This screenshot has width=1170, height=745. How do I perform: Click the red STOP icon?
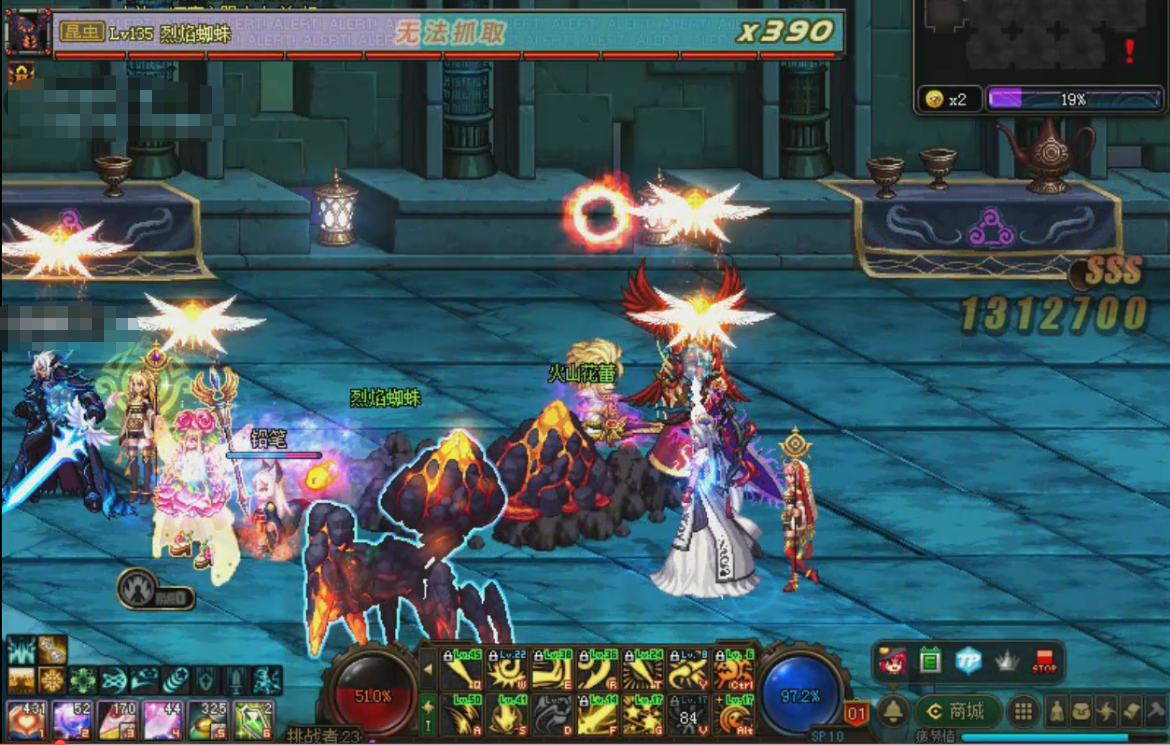1044,661
